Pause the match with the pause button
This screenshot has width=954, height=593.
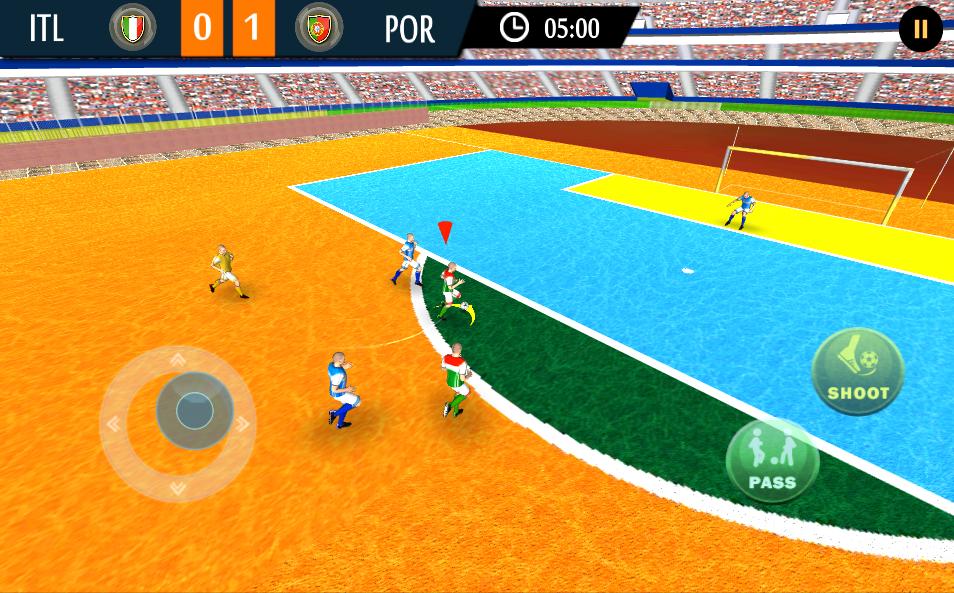point(920,29)
